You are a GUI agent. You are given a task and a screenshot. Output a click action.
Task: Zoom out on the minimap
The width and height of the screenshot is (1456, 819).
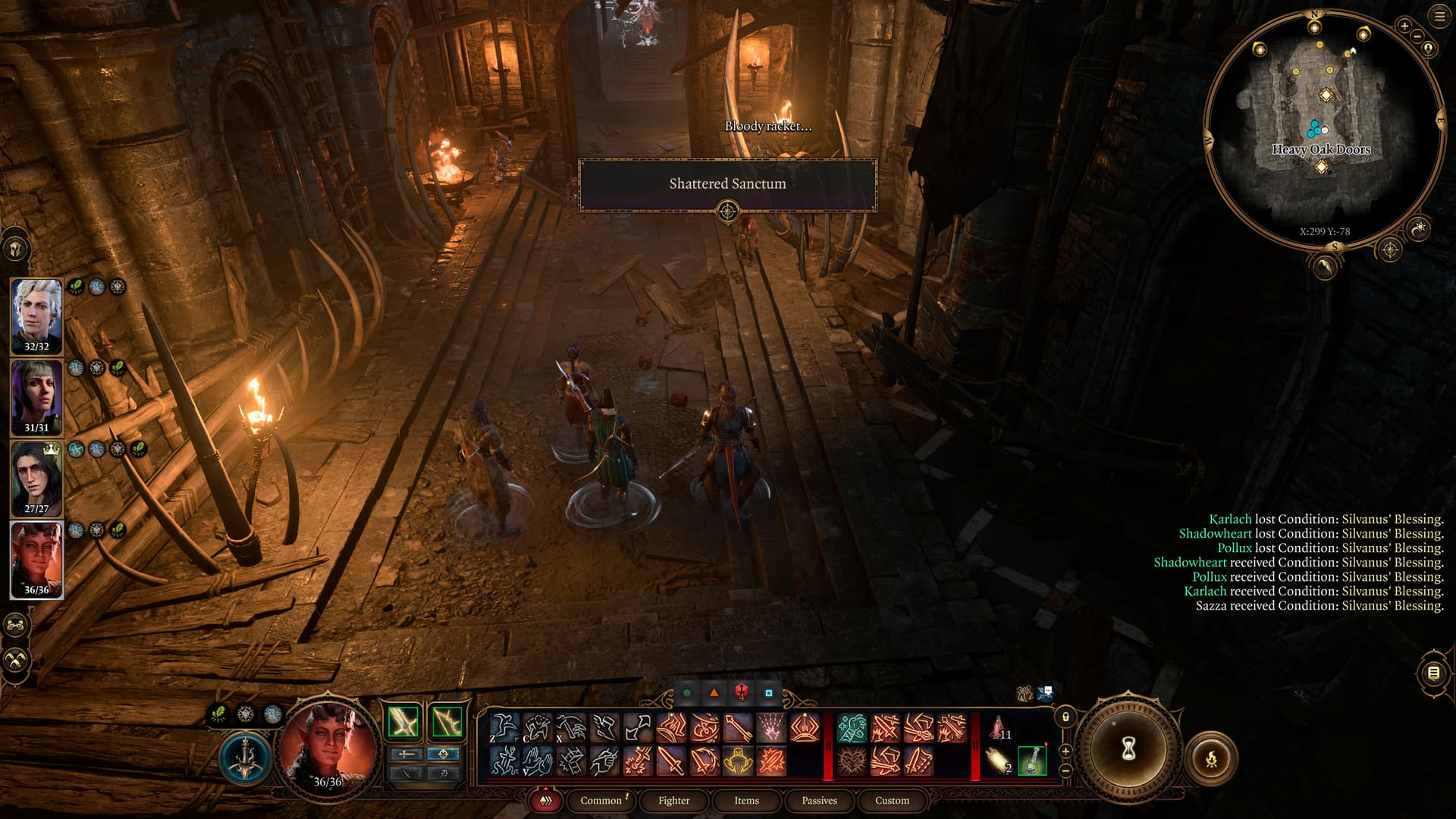point(1417,36)
